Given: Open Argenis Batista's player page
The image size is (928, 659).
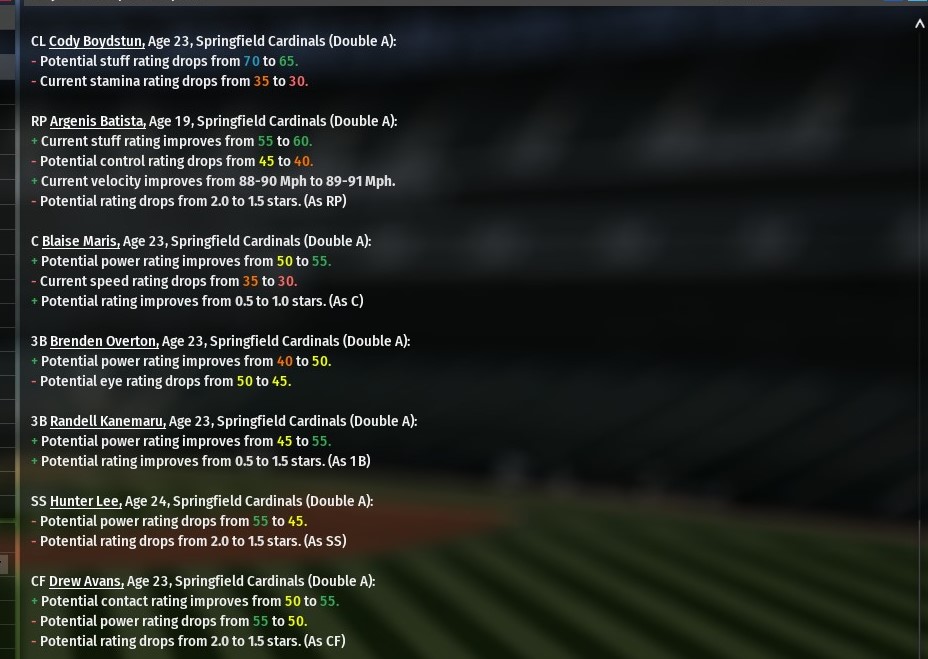Looking at the screenshot, I should tap(97, 121).
